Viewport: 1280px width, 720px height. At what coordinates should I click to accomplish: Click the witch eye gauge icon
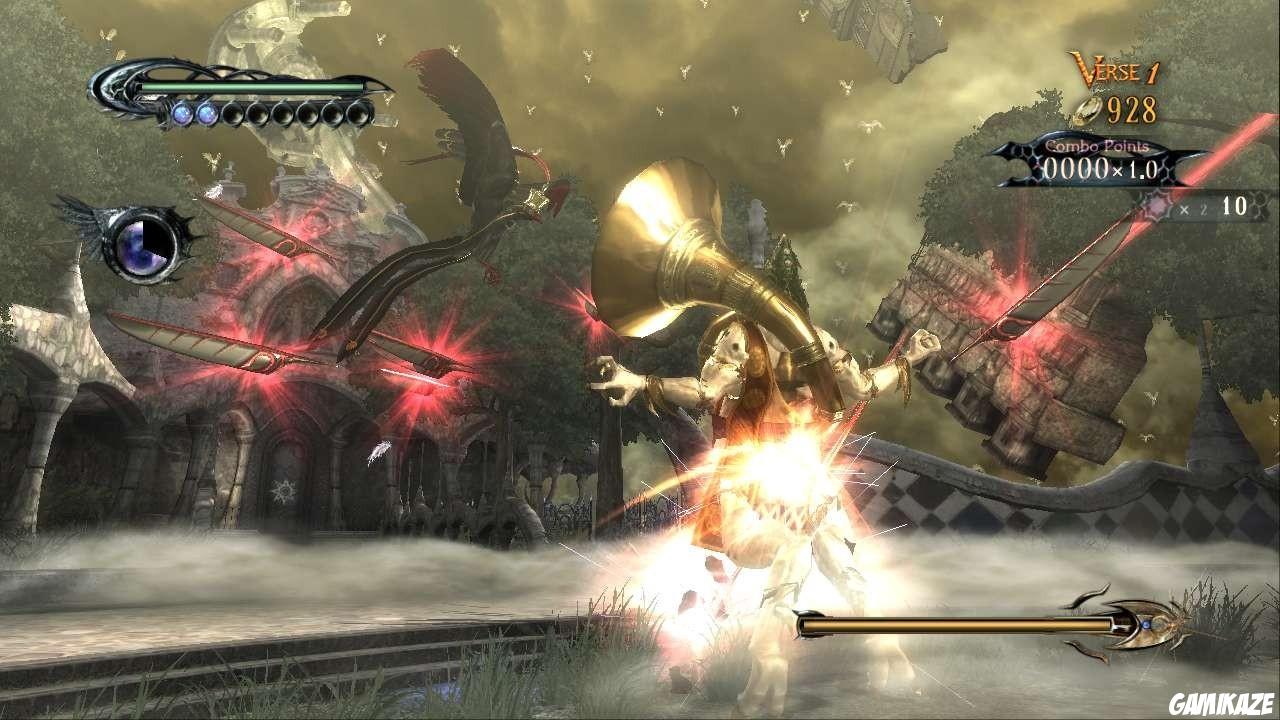coord(142,247)
